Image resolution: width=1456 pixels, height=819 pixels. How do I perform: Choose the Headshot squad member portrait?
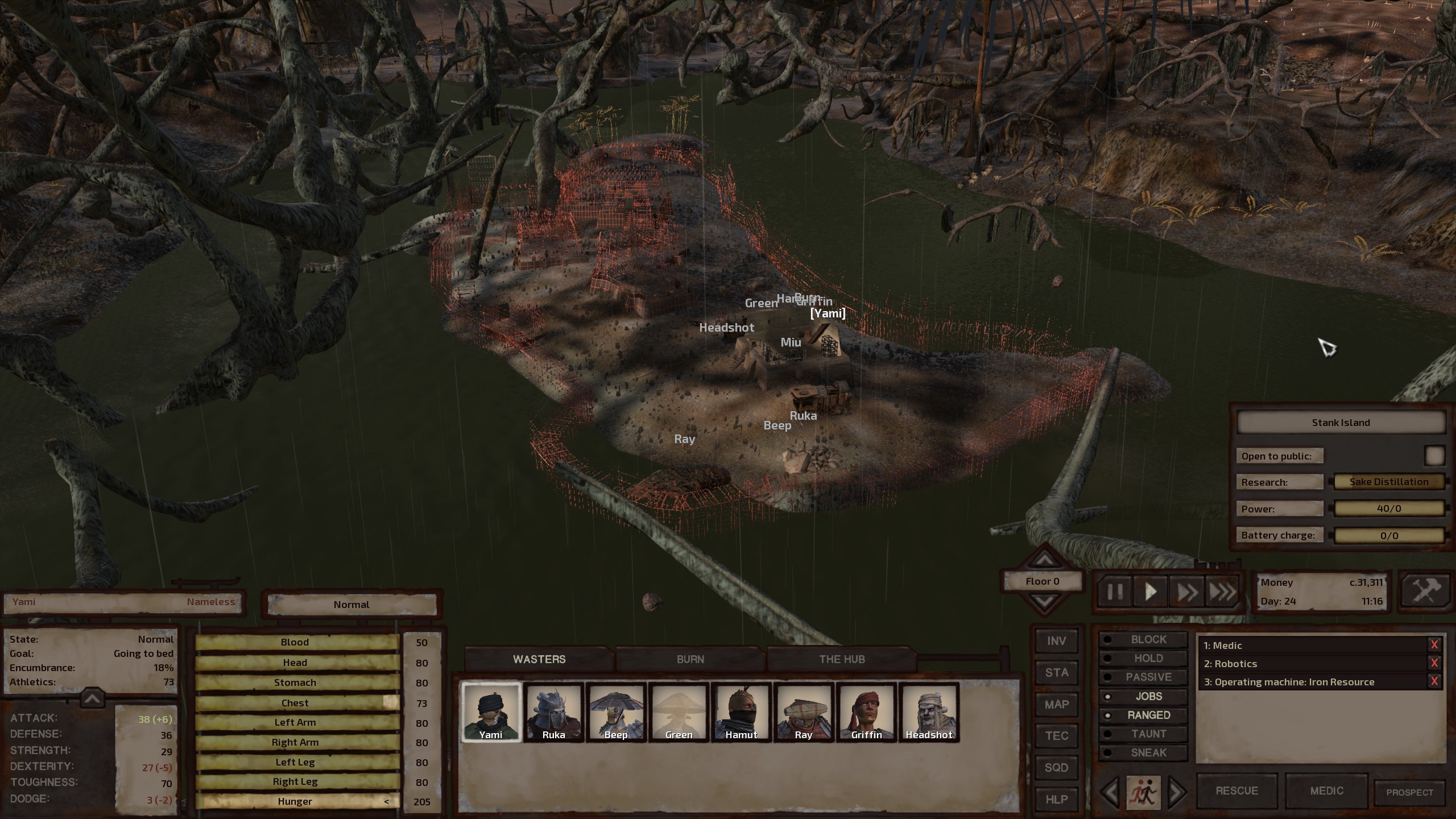[x=929, y=712]
